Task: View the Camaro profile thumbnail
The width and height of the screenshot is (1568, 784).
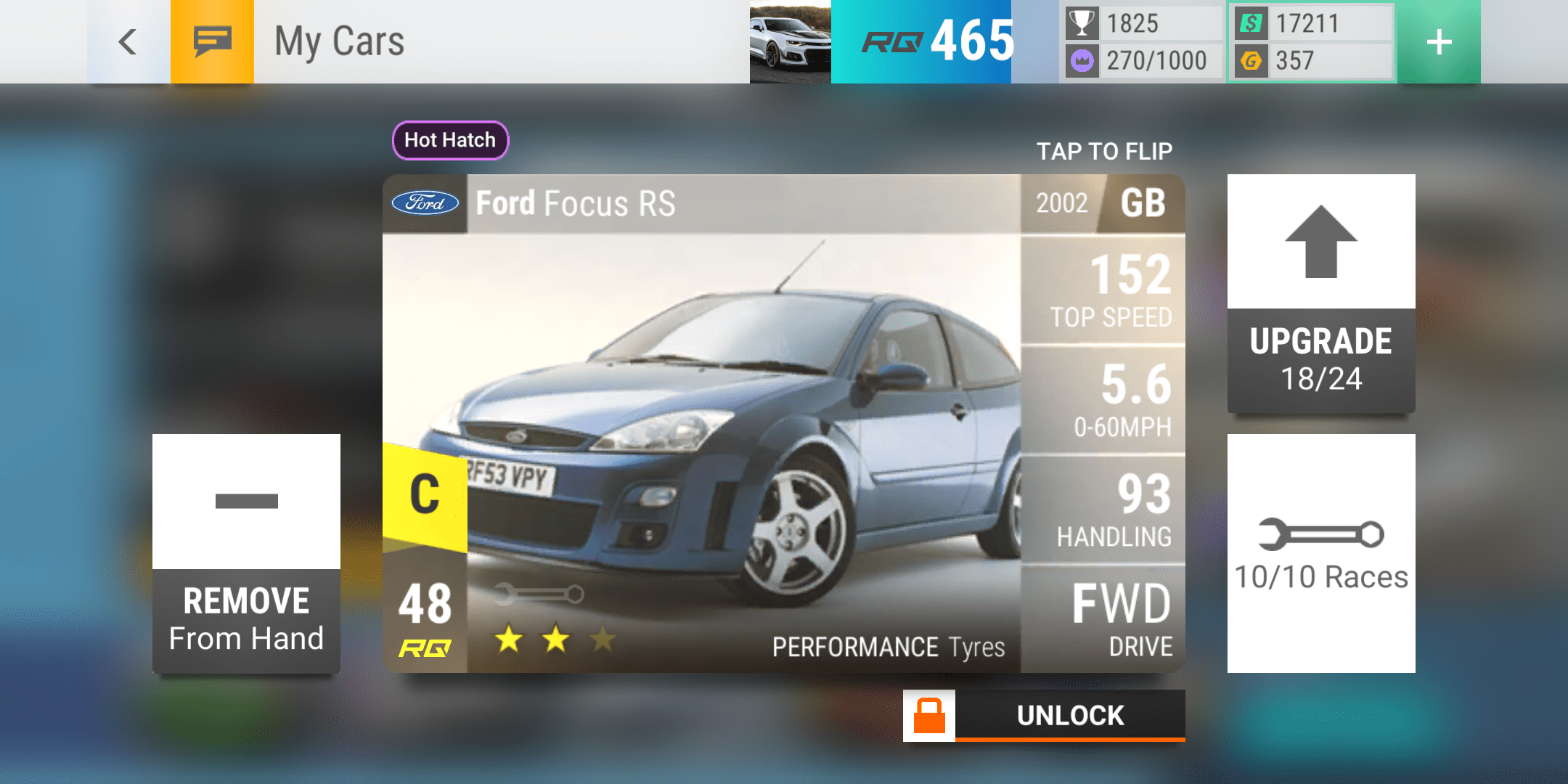Action: pos(790,42)
